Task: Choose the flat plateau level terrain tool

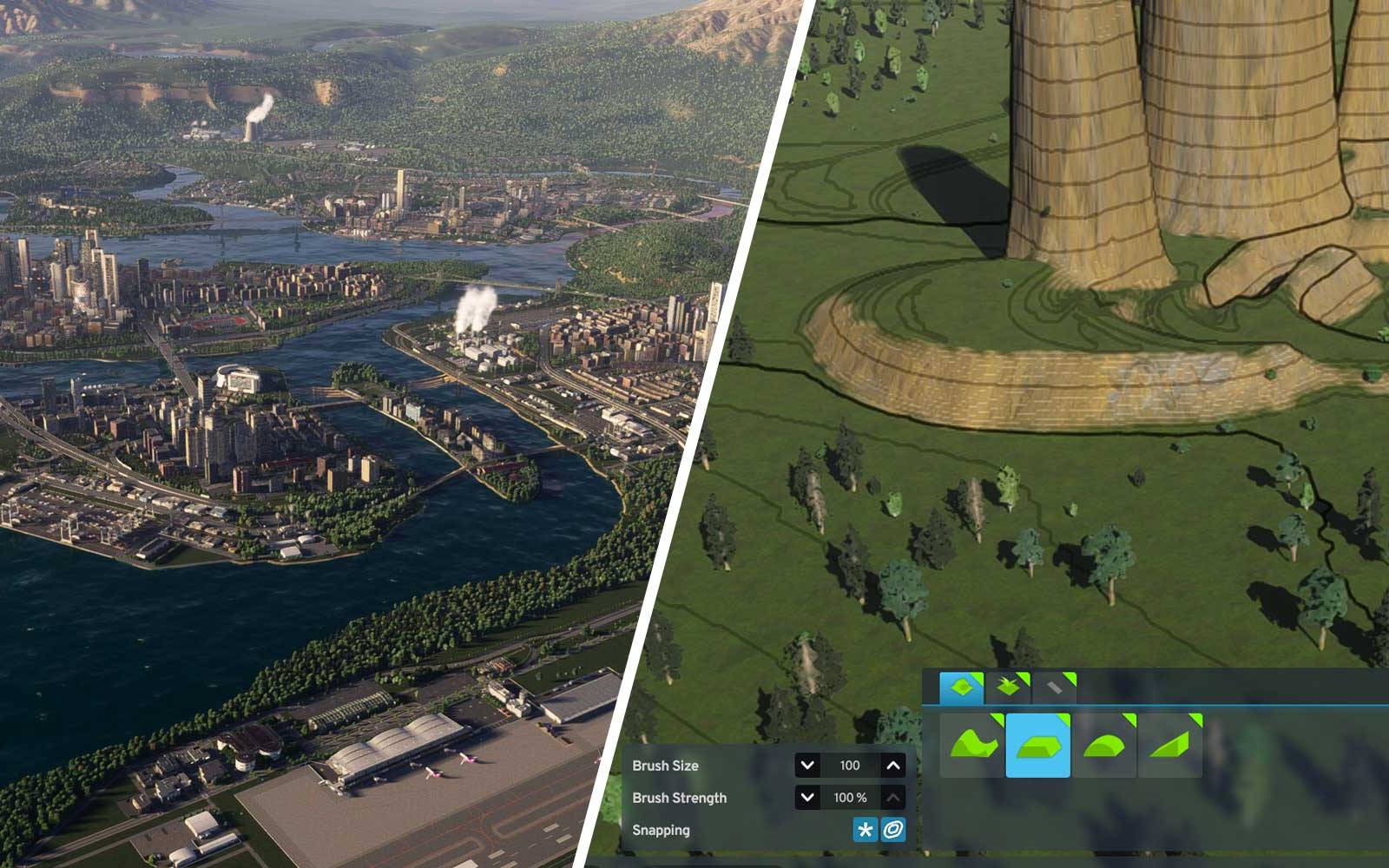Action: [x=1038, y=745]
